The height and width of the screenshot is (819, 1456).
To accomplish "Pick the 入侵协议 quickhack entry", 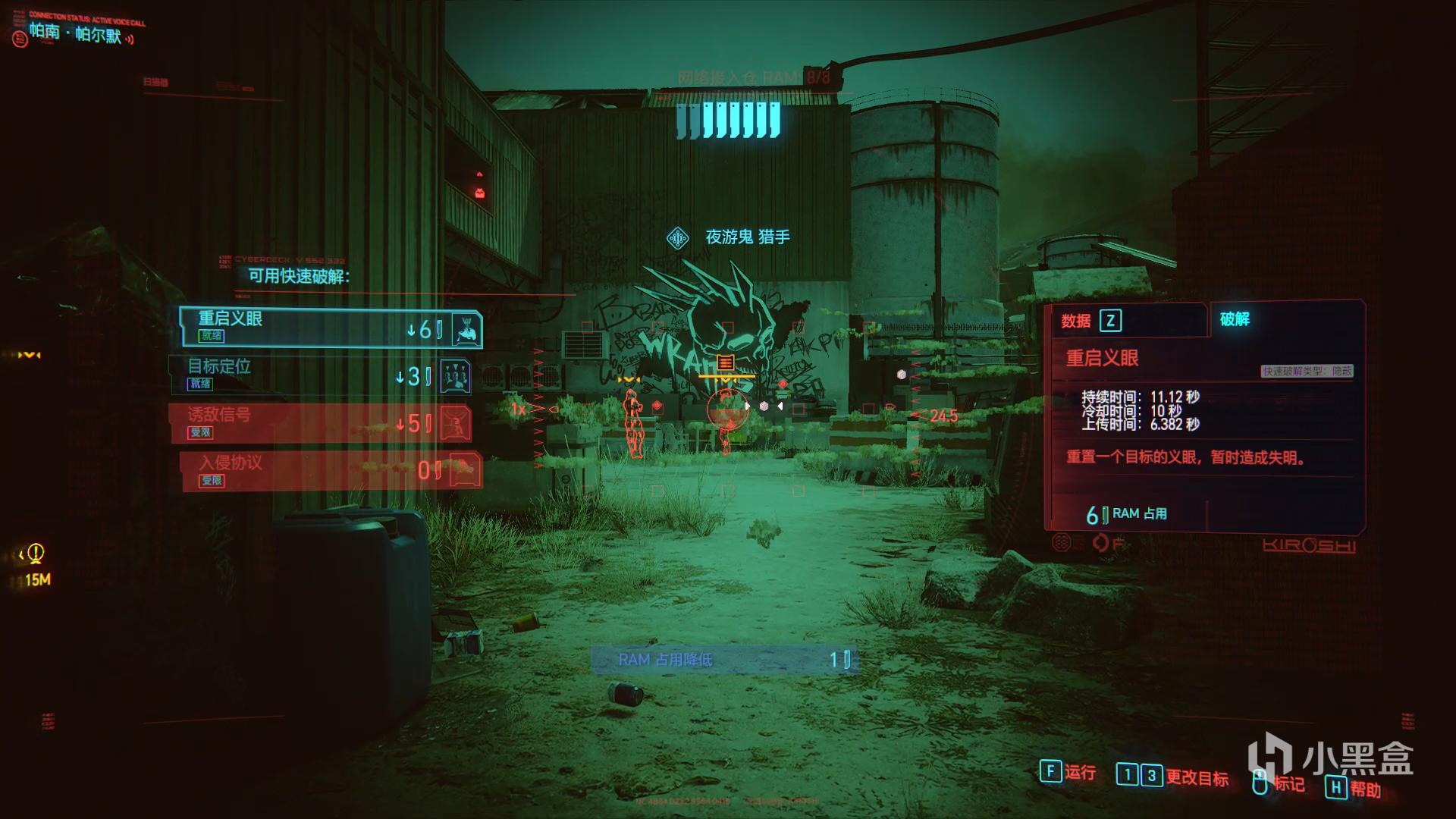I will (331, 471).
